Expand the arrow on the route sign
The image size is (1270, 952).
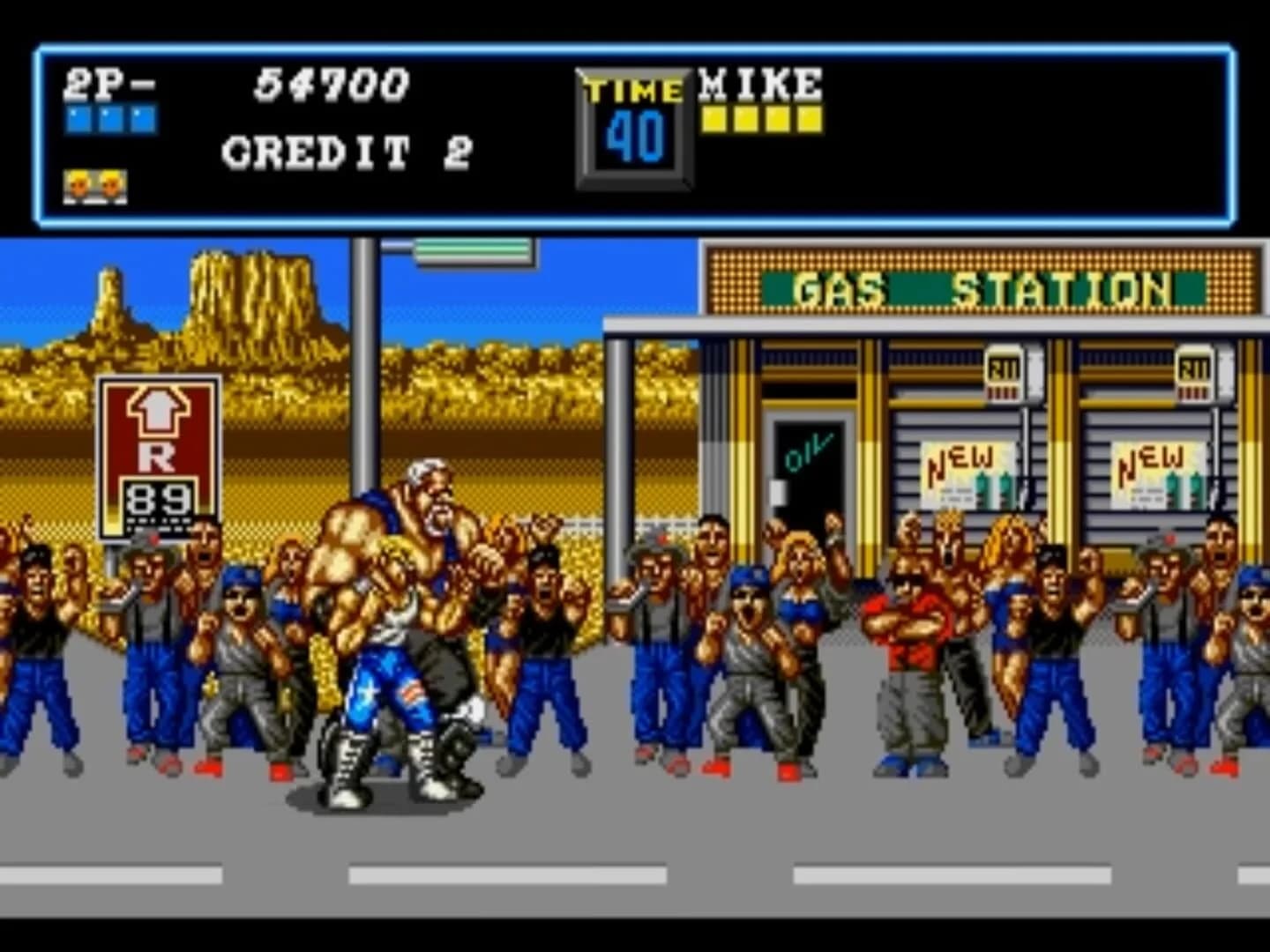click(x=159, y=410)
